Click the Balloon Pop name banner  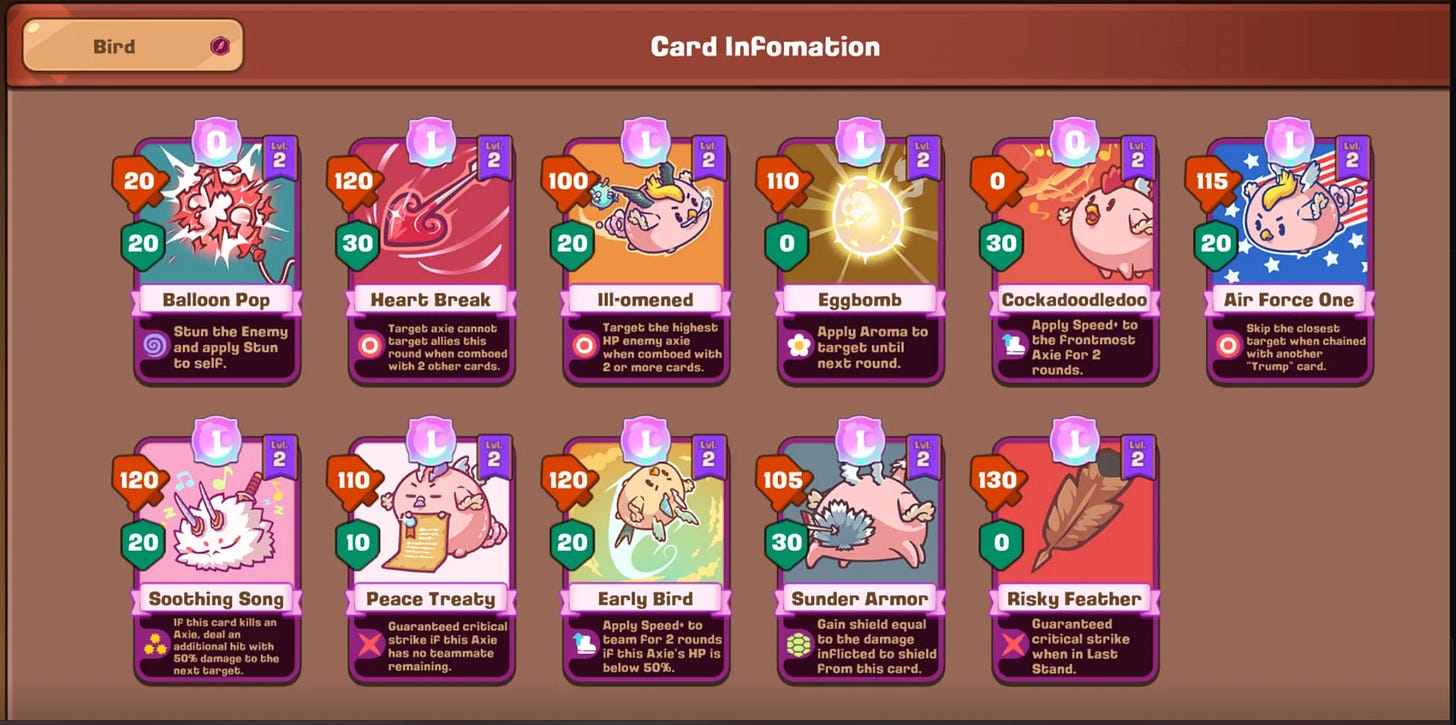[x=216, y=299]
